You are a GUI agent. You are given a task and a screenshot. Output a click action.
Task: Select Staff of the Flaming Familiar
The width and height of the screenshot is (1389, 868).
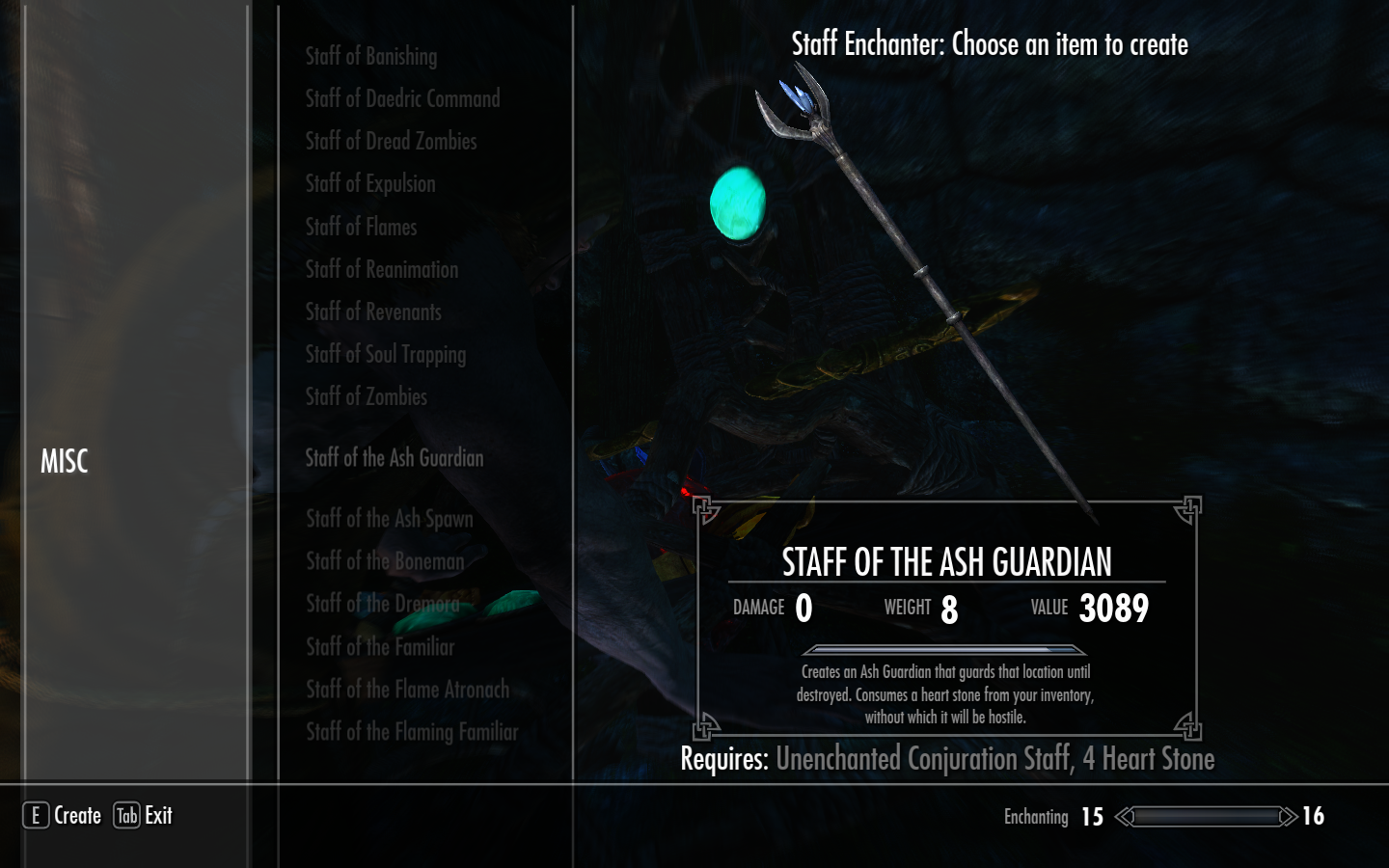click(412, 732)
